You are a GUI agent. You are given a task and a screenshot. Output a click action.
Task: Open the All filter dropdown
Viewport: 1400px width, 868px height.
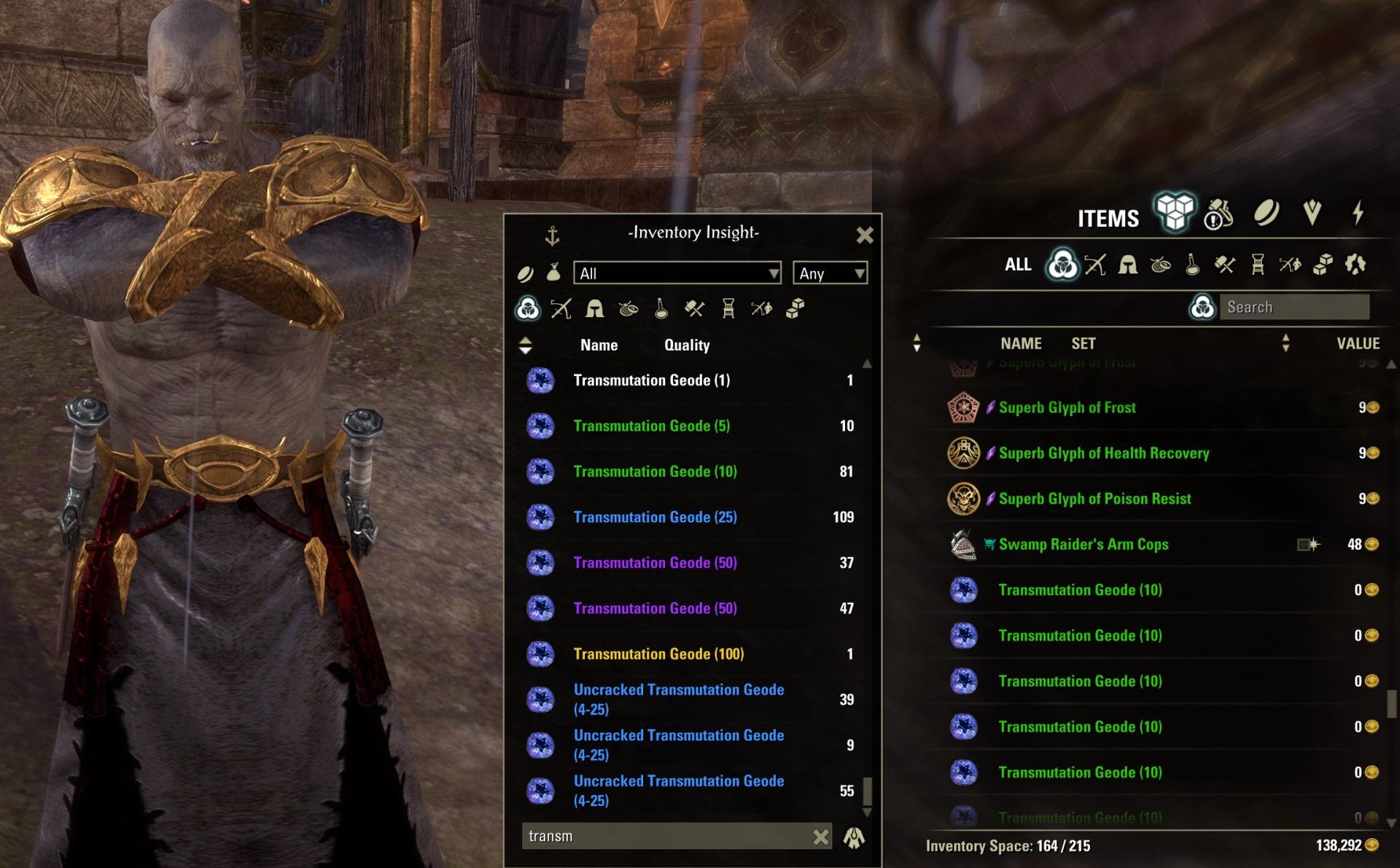point(677,273)
